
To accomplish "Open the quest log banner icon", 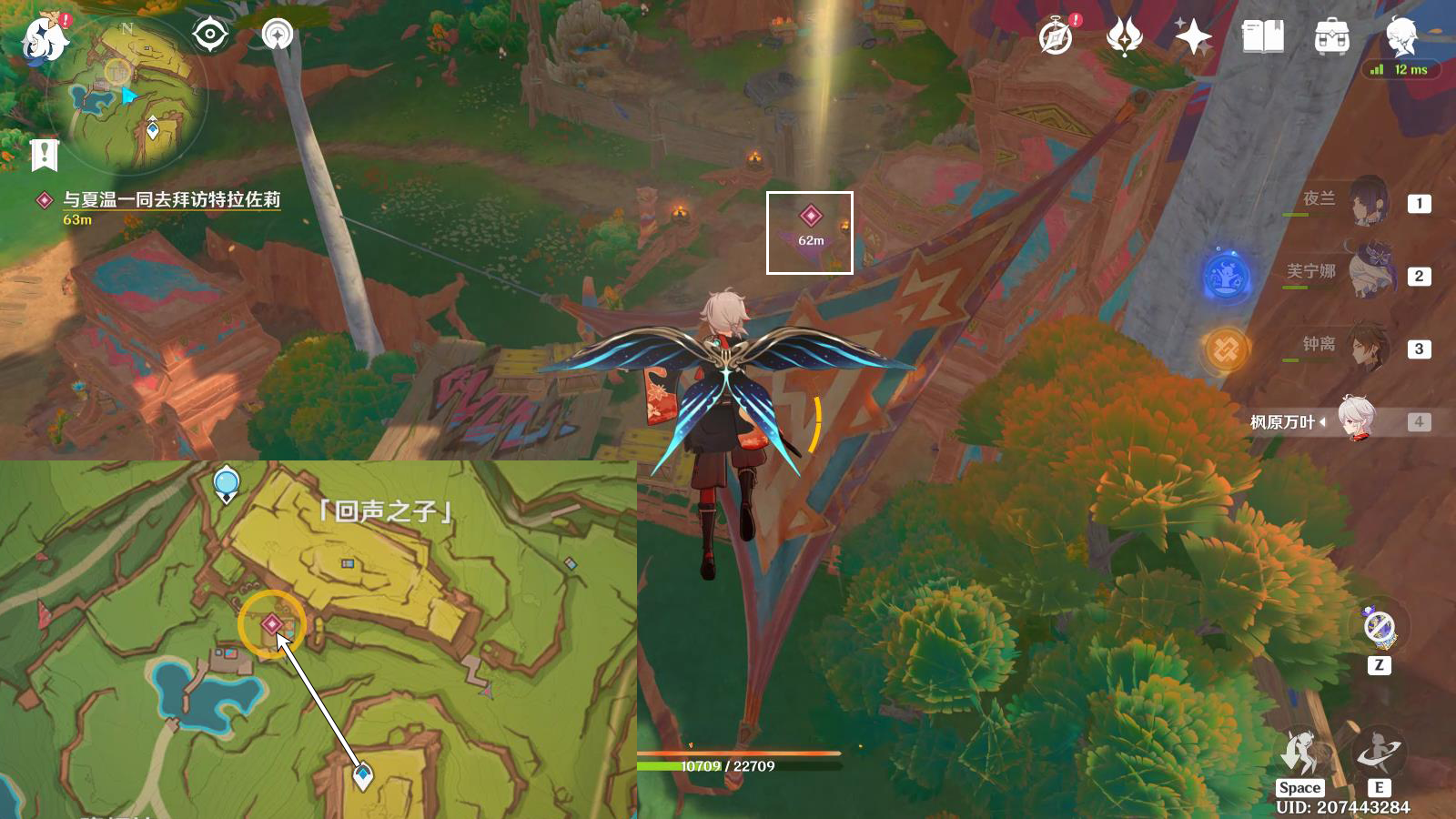I will (x=44, y=156).
